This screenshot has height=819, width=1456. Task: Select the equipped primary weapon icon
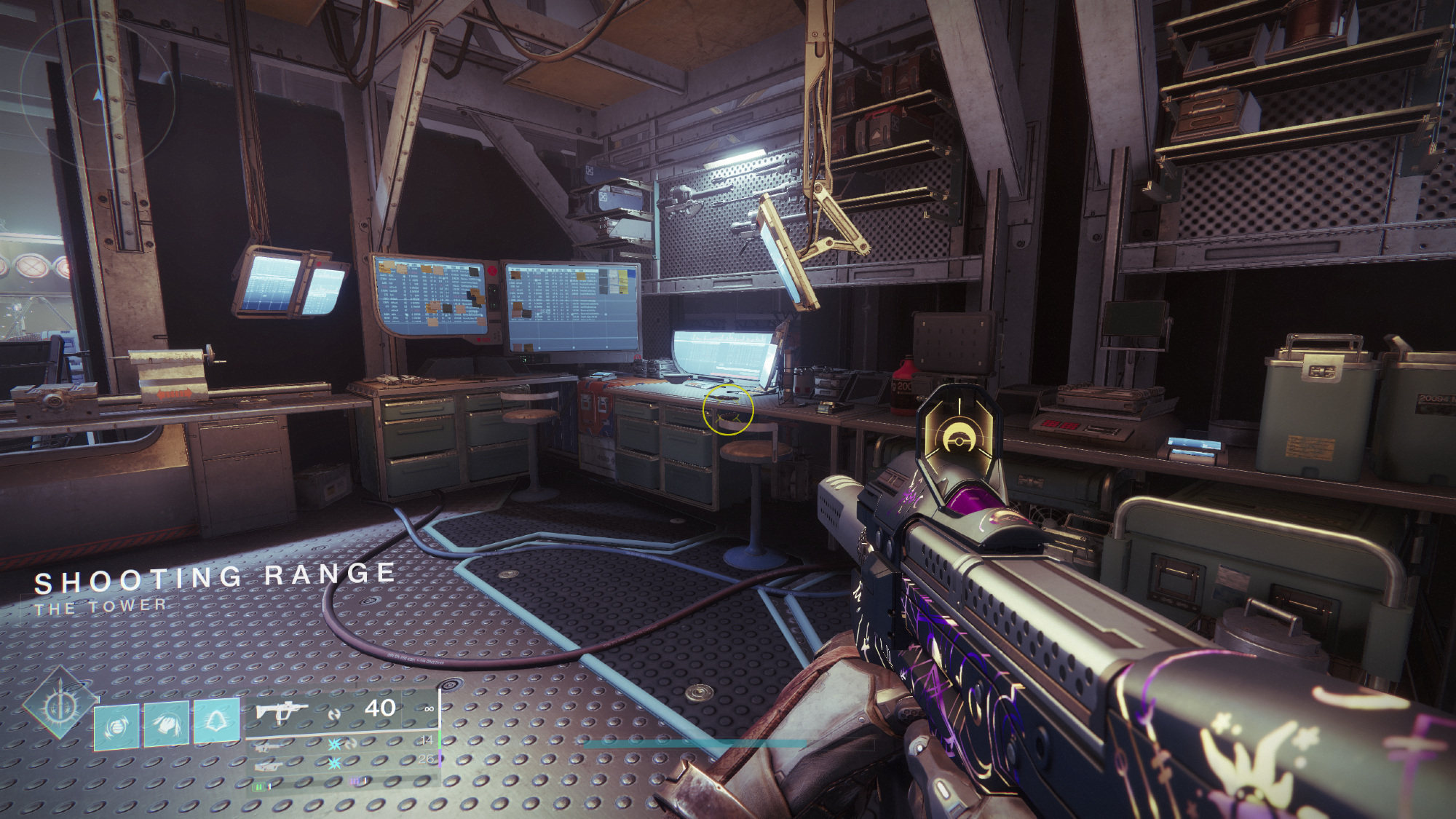point(282,711)
